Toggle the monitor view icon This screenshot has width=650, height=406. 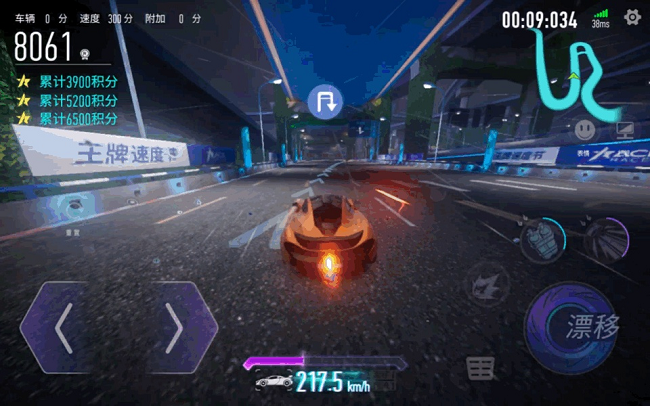(624, 129)
